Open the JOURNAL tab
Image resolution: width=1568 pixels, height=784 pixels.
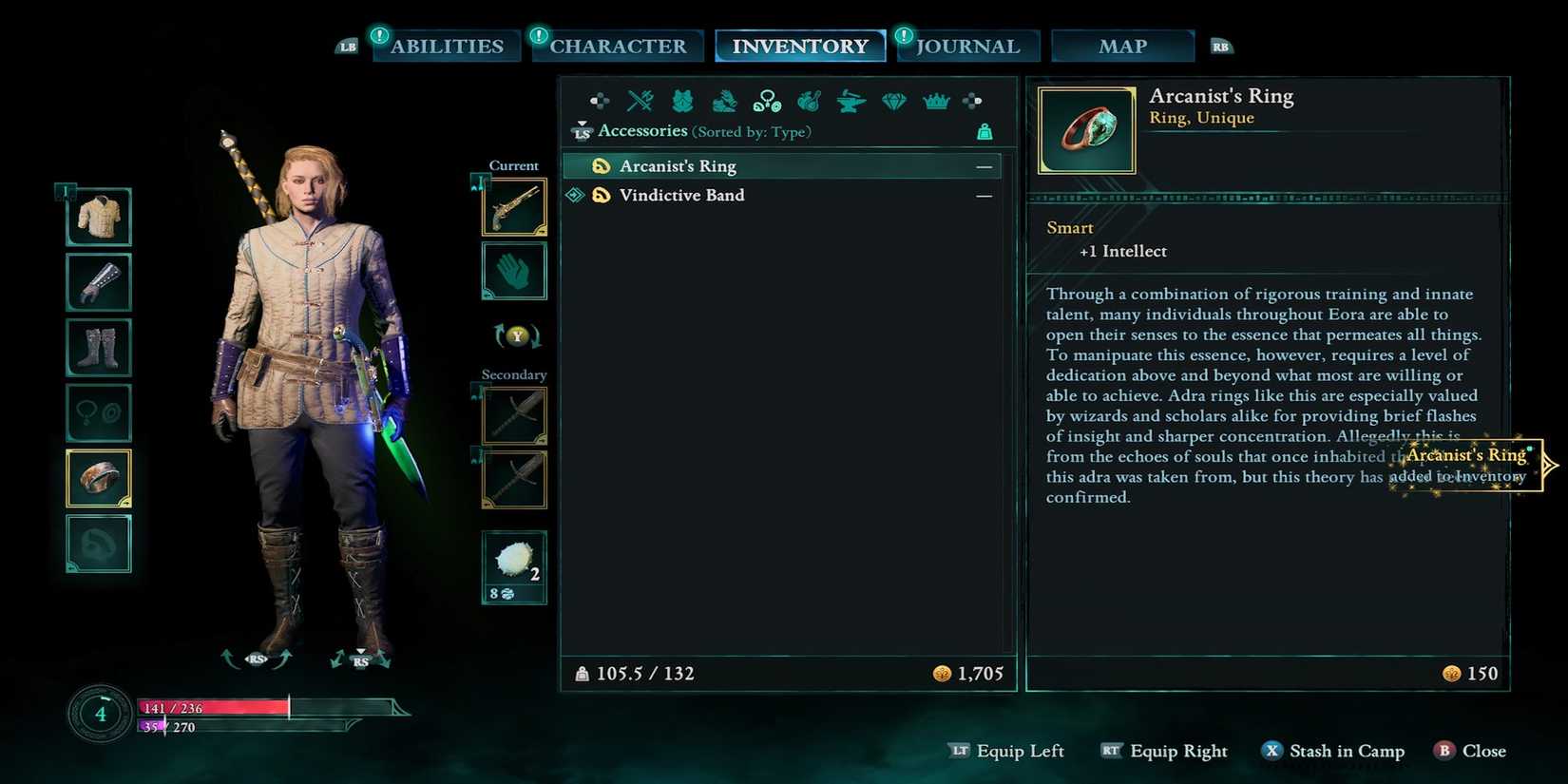pyautogui.click(x=967, y=46)
